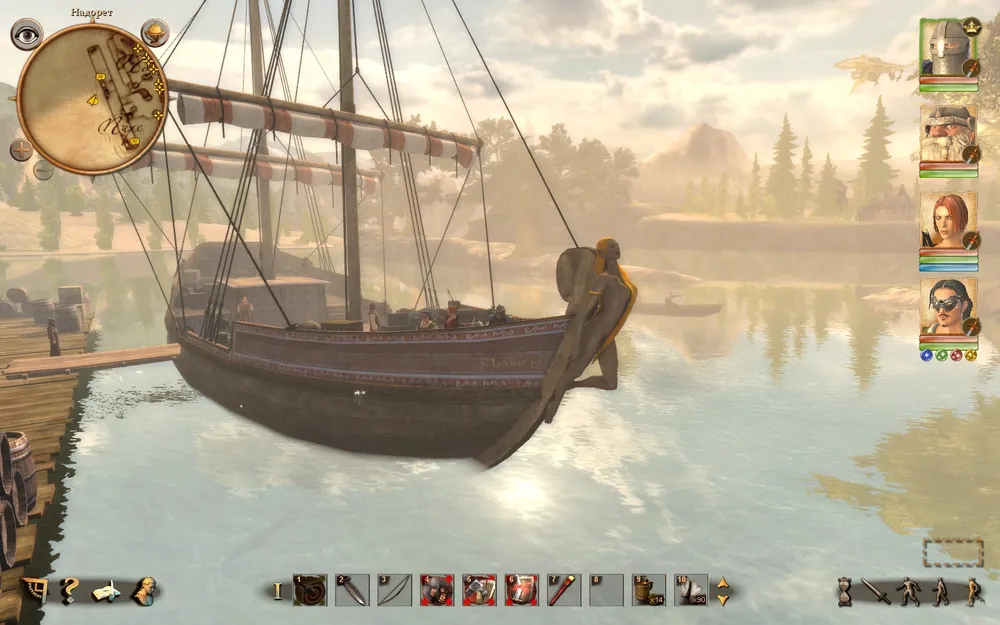Image resolution: width=1000 pixels, height=625 pixels.
Task: Click the hourglass pause icon
Action: tap(845, 591)
